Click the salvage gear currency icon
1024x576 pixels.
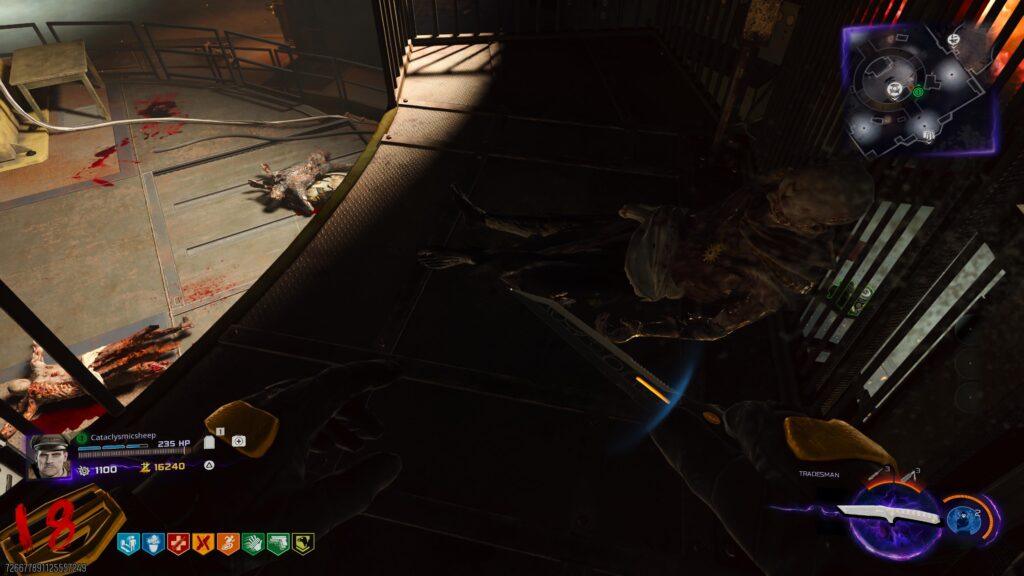(84, 468)
